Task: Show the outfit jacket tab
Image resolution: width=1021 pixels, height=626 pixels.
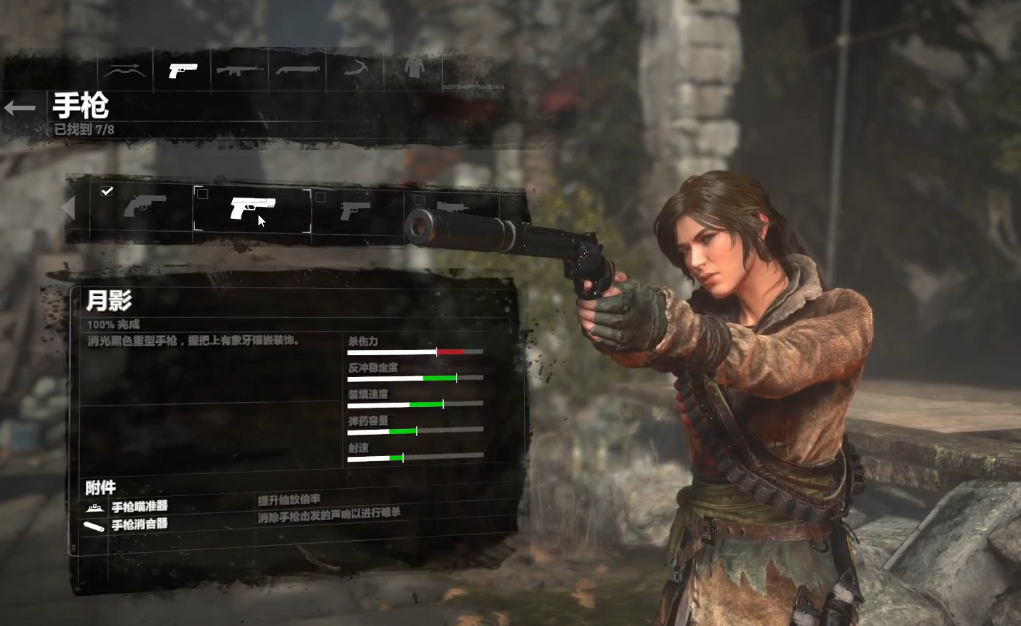Action: pos(413,70)
